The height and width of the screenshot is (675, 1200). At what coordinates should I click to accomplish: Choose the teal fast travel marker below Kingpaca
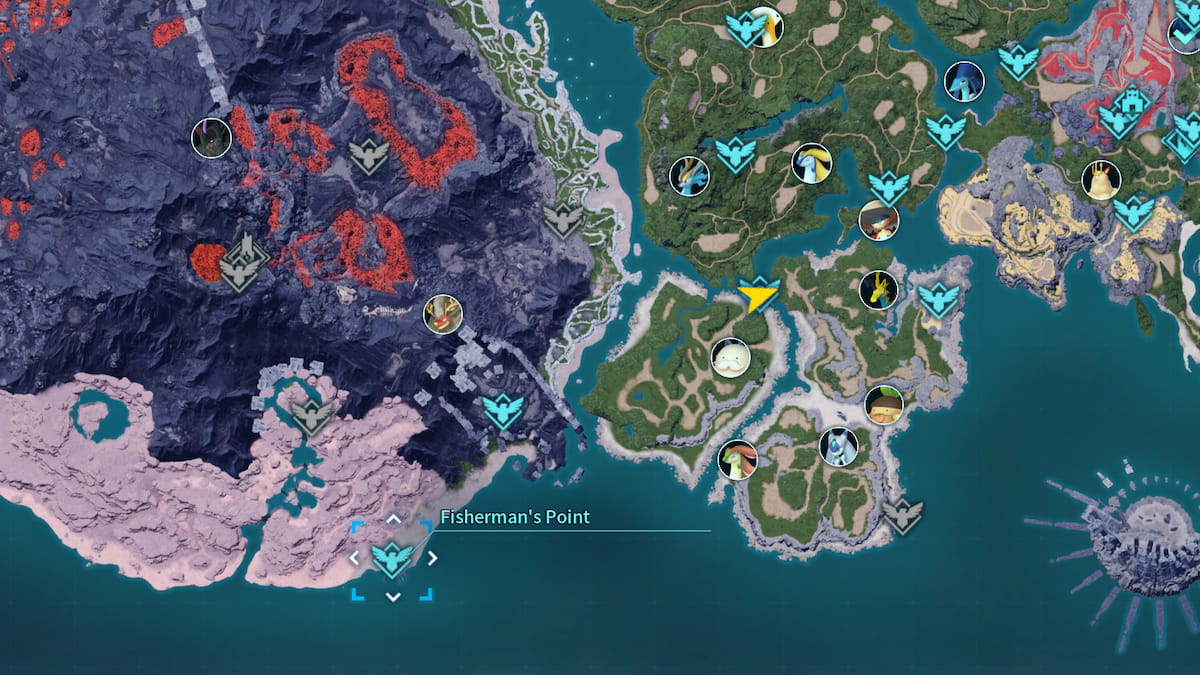tap(1133, 212)
